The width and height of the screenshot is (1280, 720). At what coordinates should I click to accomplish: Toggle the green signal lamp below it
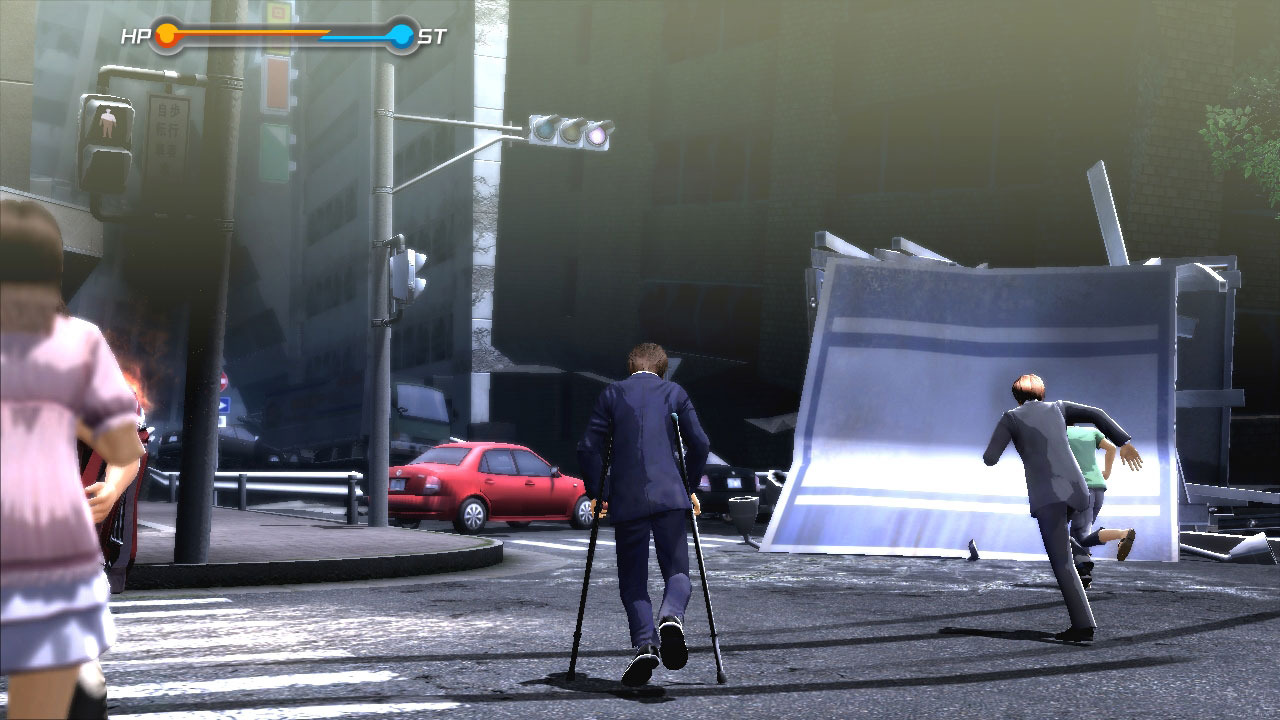pos(274,150)
